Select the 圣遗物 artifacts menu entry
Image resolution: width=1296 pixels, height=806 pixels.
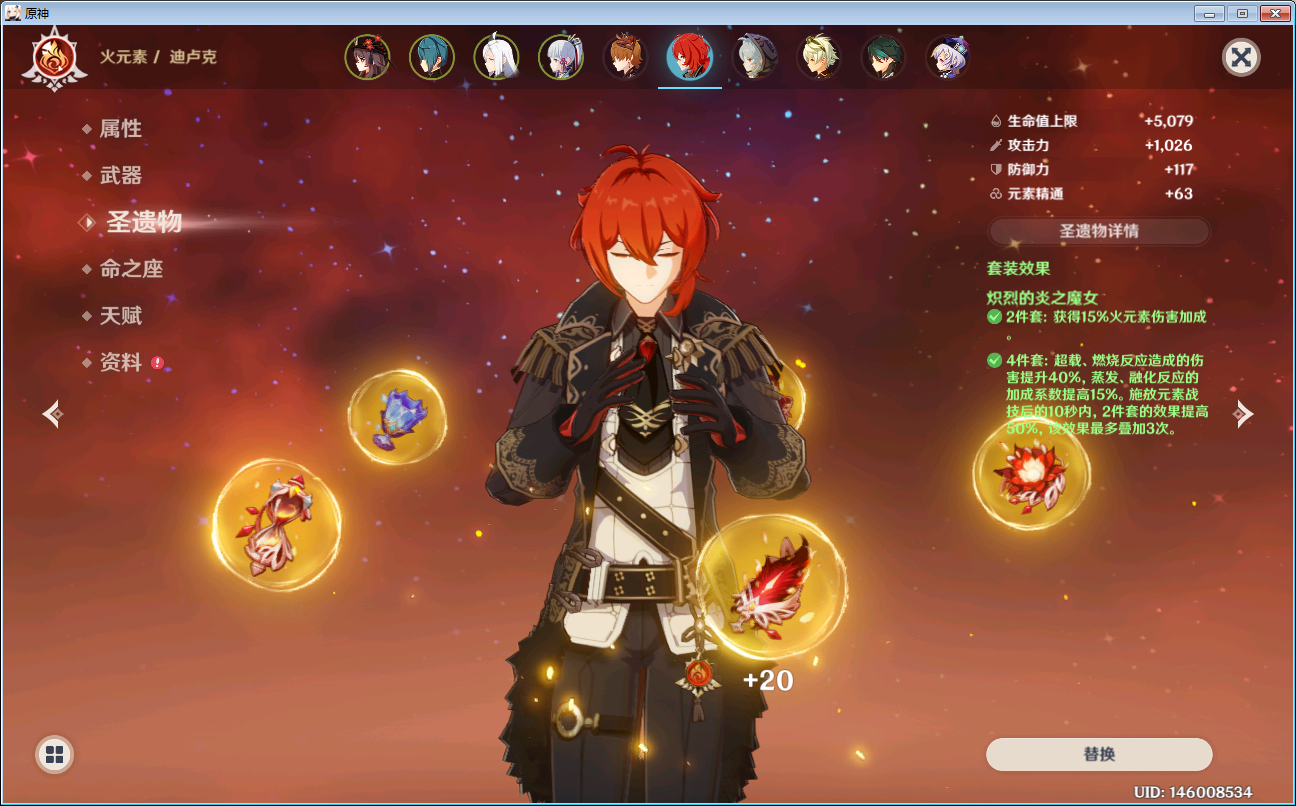click(x=144, y=222)
